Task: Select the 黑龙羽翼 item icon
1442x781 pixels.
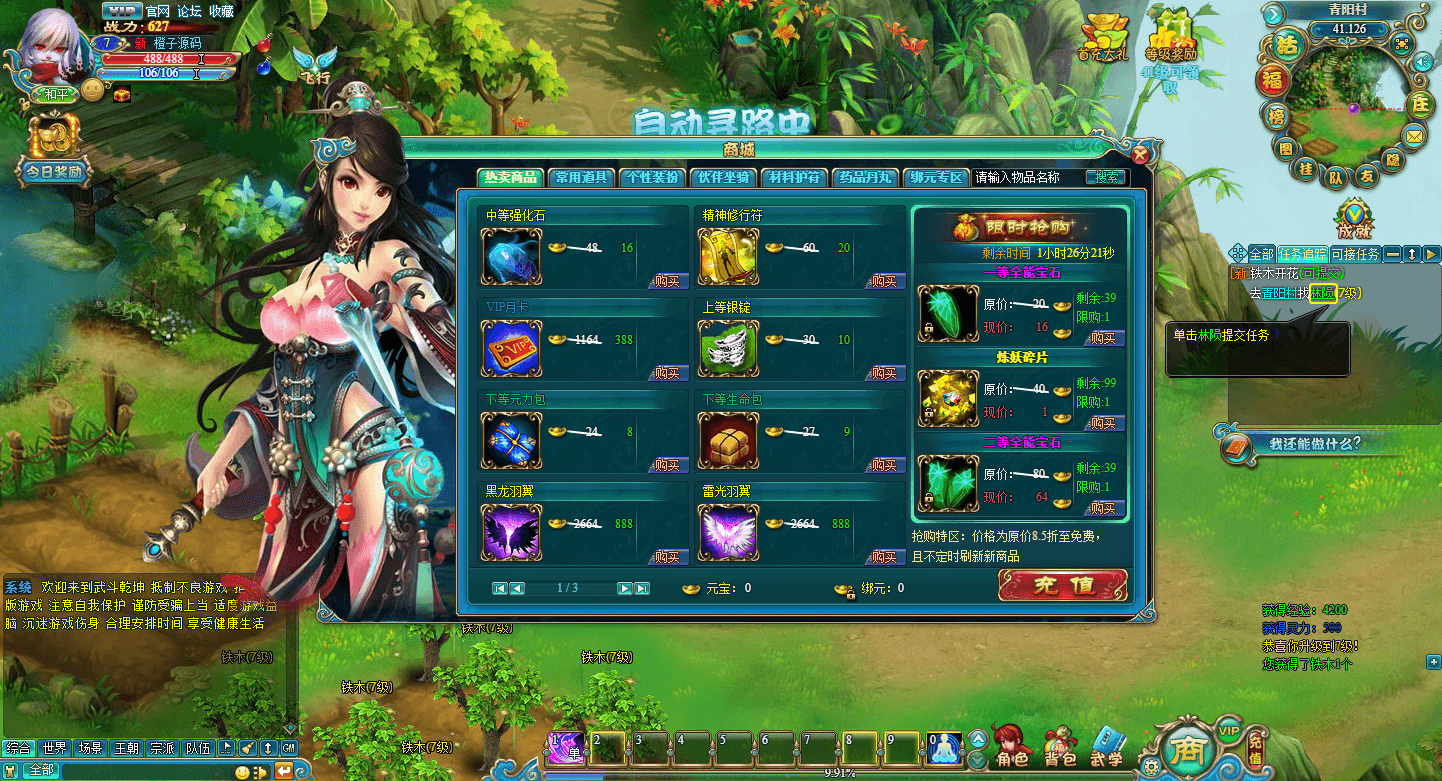Action: (x=511, y=532)
